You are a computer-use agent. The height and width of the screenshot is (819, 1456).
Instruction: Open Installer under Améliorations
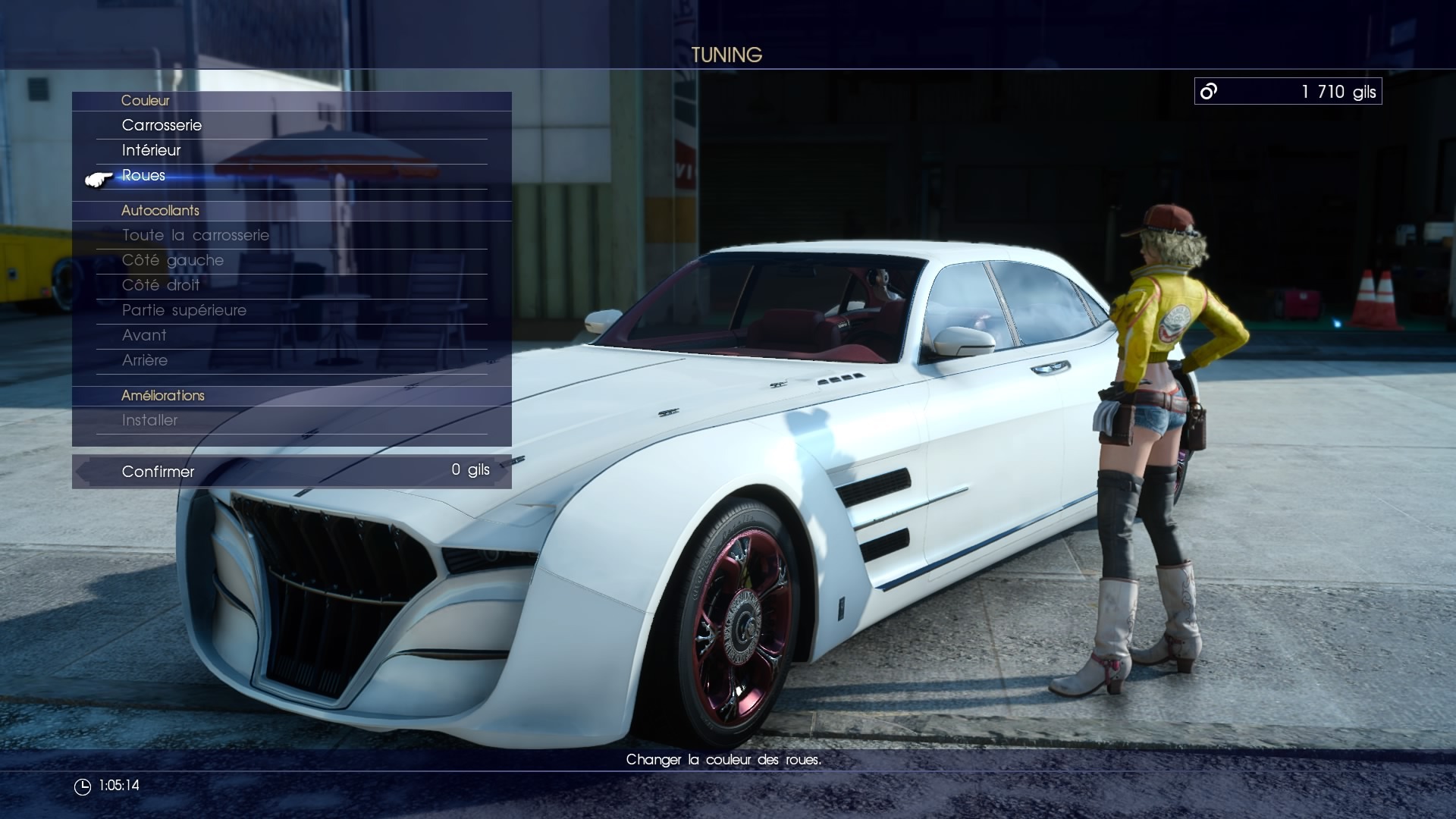150,420
